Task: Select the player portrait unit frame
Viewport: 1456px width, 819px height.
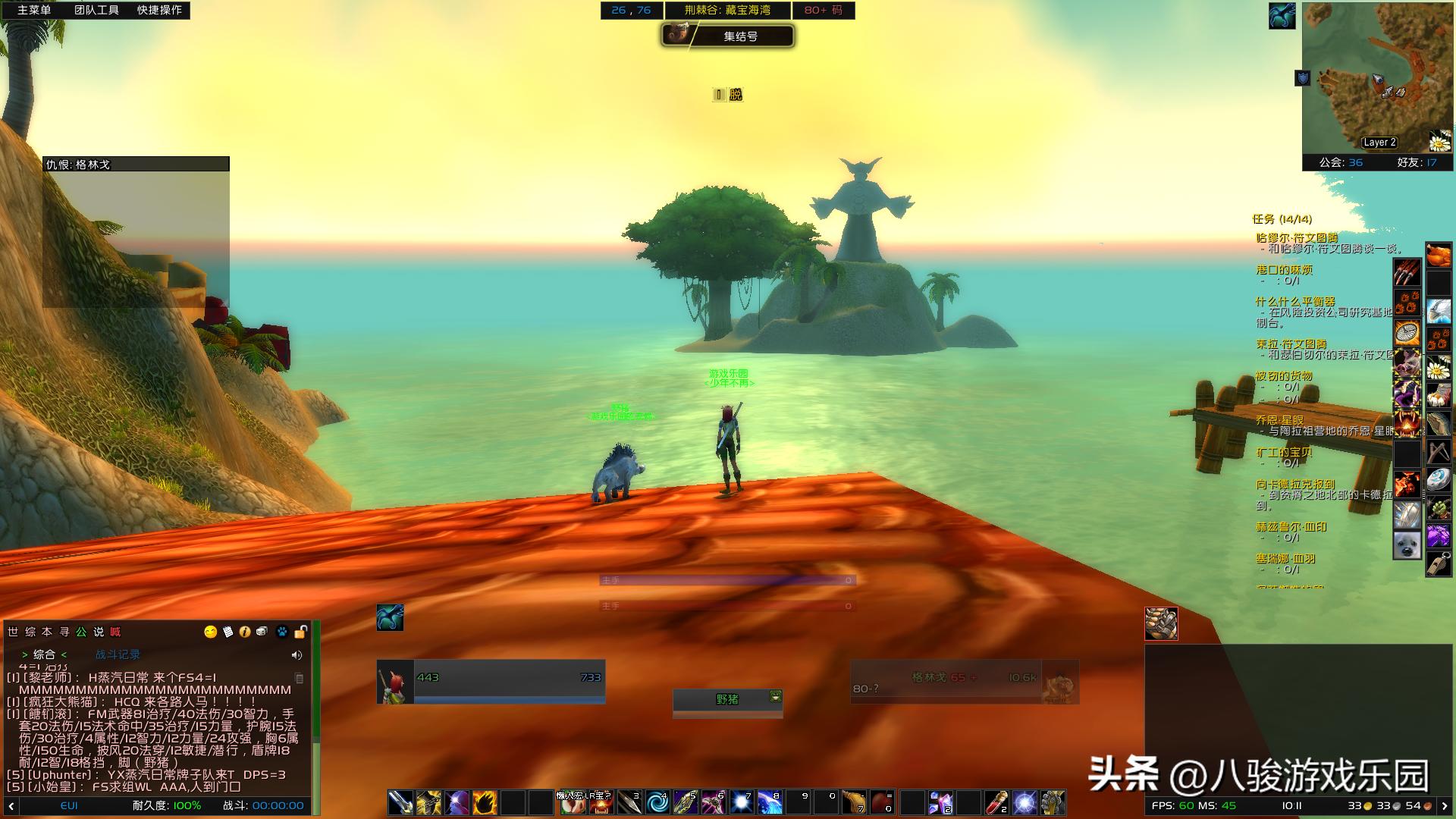Action: coord(395,682)
